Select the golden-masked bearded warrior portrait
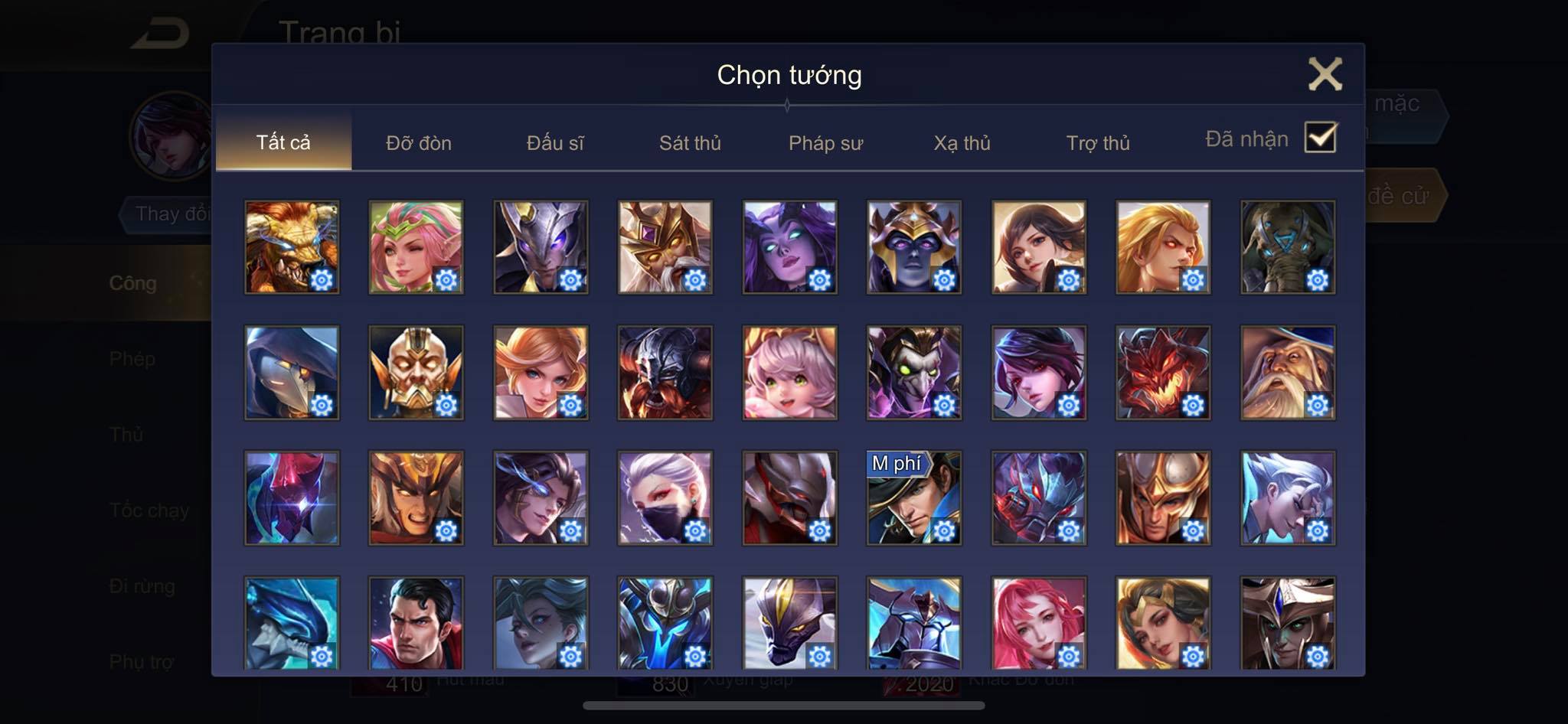The width and height of the screenshot is (1568, 724). pos(416,373)
